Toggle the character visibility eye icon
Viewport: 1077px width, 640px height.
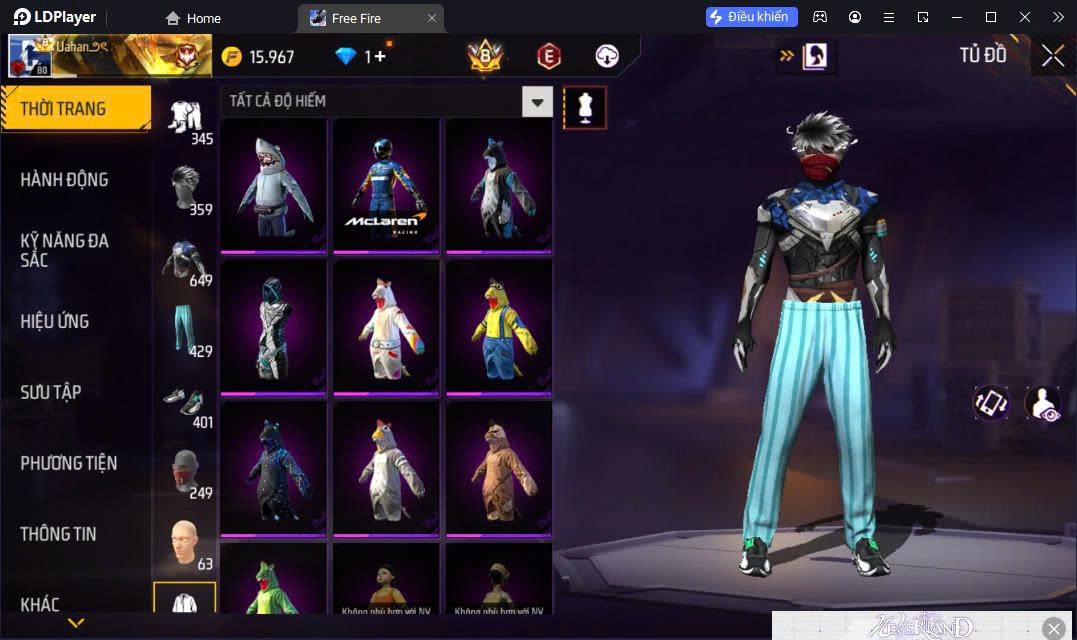pos(1042,403)
